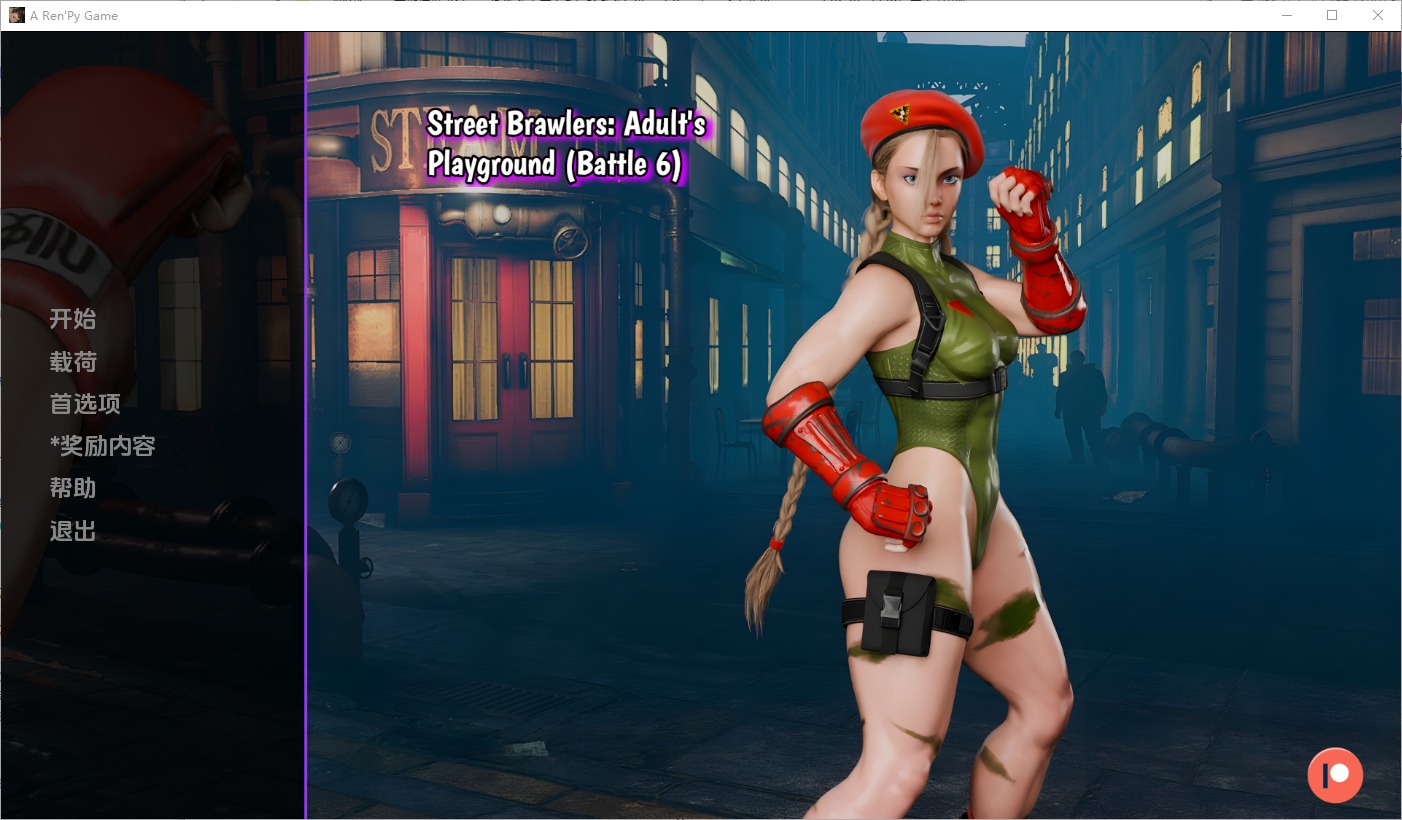Close the Ren'Py game window
Viewport: 1402px width, 820px height.
click(x=1378, y=16)
